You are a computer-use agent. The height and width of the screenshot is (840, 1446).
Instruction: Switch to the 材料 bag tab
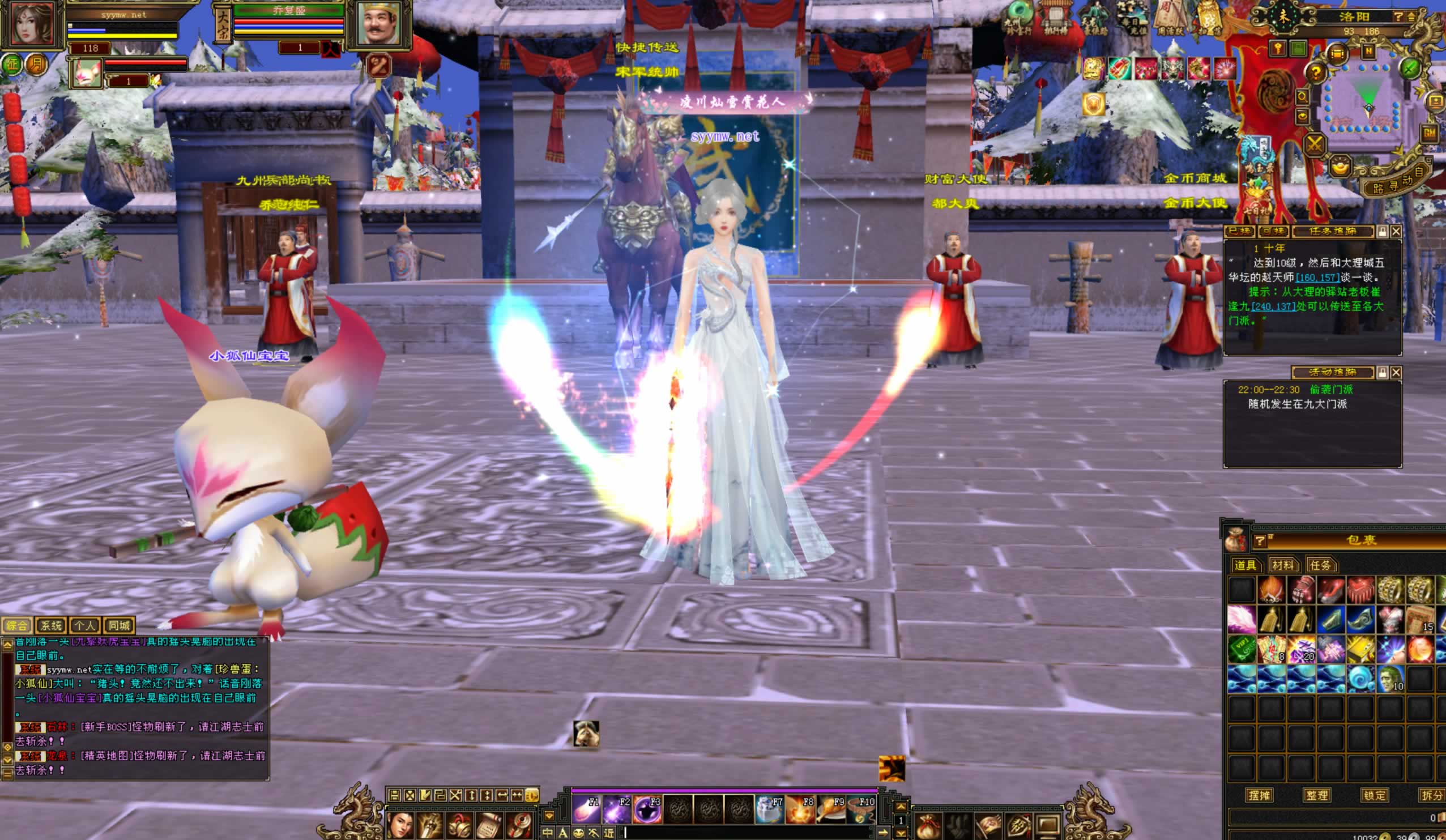(1283, 565)
